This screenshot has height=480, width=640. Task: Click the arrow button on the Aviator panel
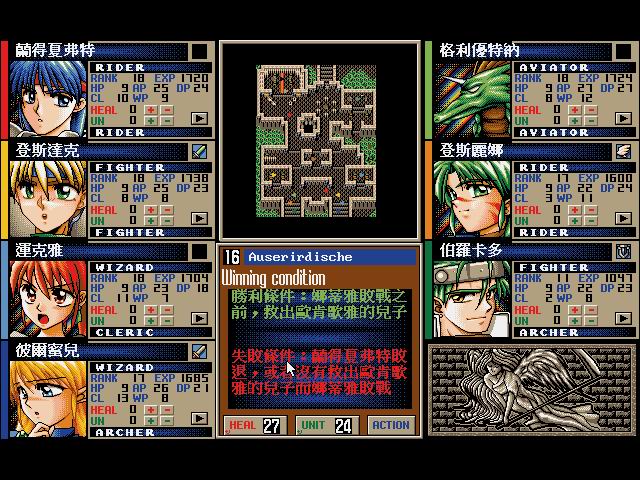(x=622, y=119)
